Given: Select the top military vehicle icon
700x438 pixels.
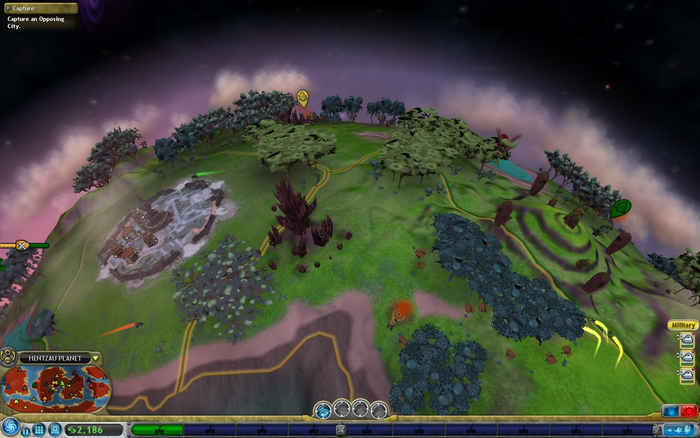Looking at the screenshot, I should pos(687,340).
